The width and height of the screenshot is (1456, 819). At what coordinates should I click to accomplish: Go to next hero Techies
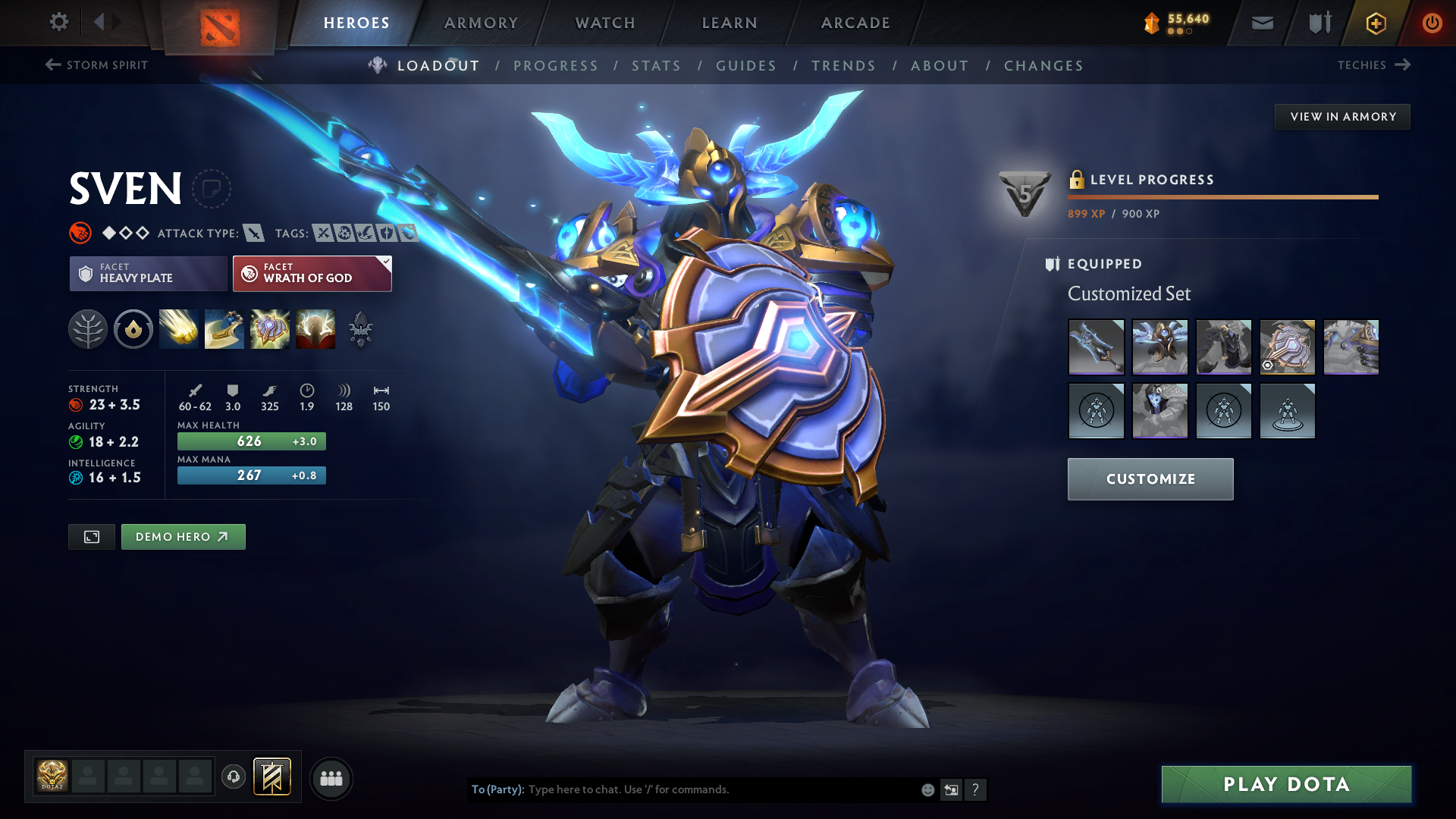click(1373, 65)
